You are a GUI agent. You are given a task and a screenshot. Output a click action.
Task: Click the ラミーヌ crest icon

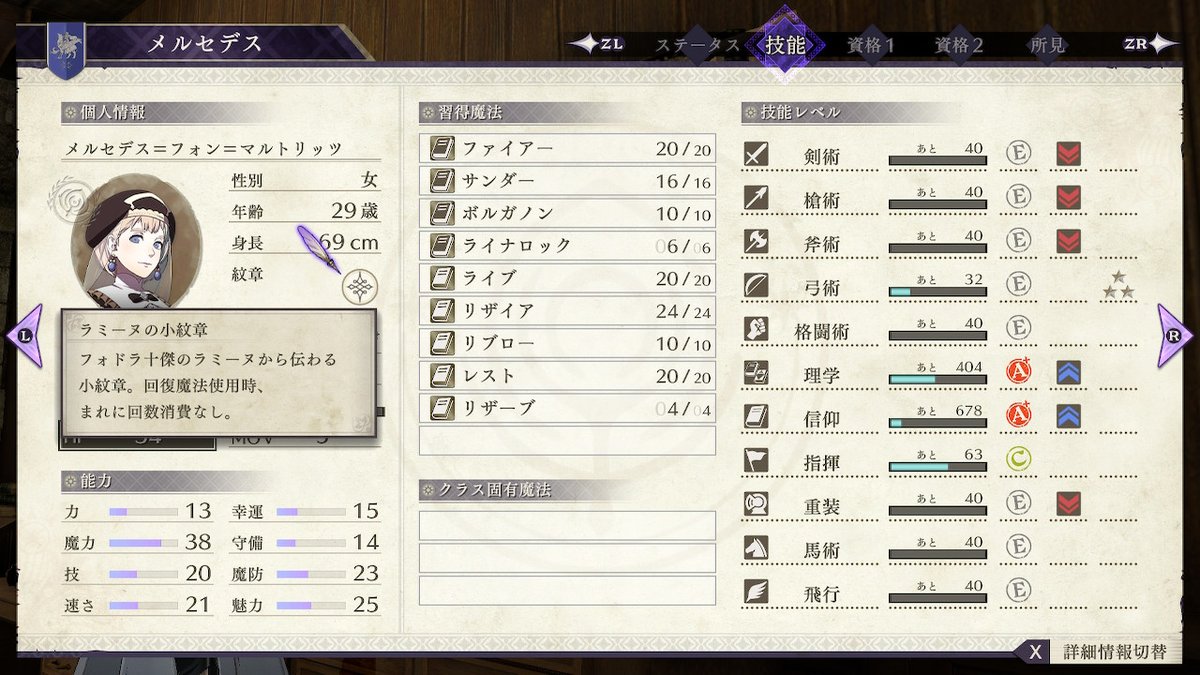[x=359, y=288]
